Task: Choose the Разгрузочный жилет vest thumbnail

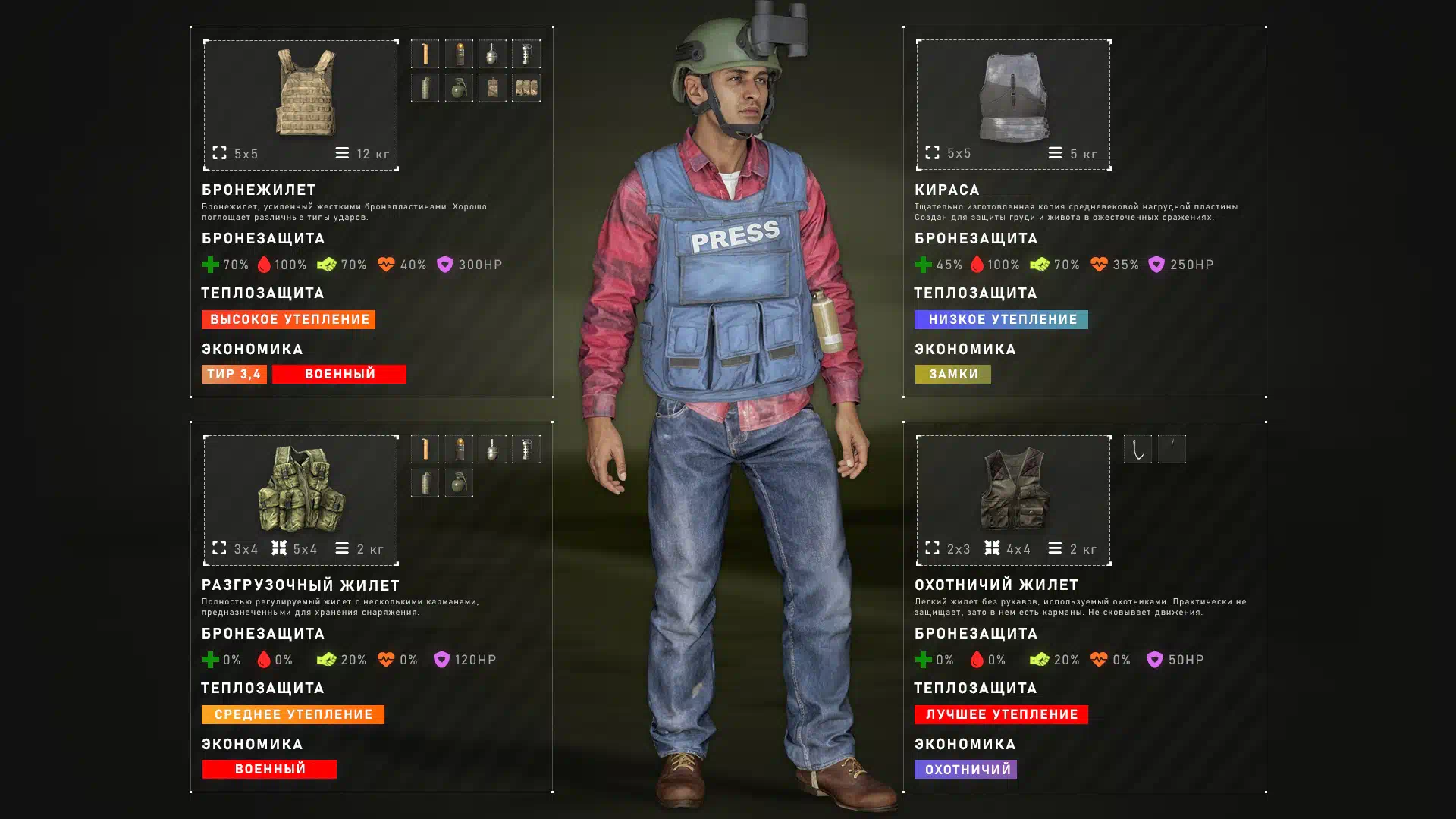Action: [301, 489]
